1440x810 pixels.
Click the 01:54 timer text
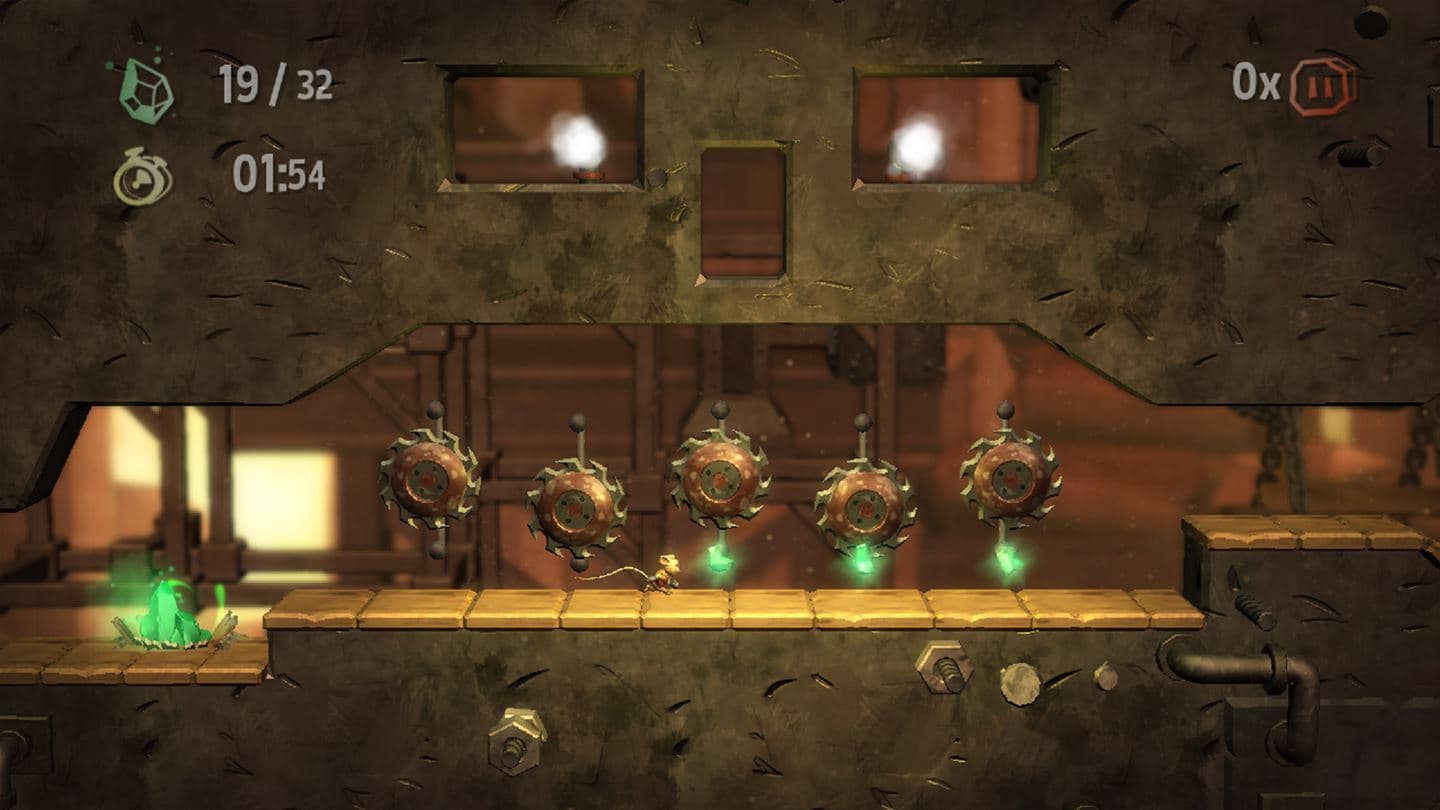tap(280, 172)
